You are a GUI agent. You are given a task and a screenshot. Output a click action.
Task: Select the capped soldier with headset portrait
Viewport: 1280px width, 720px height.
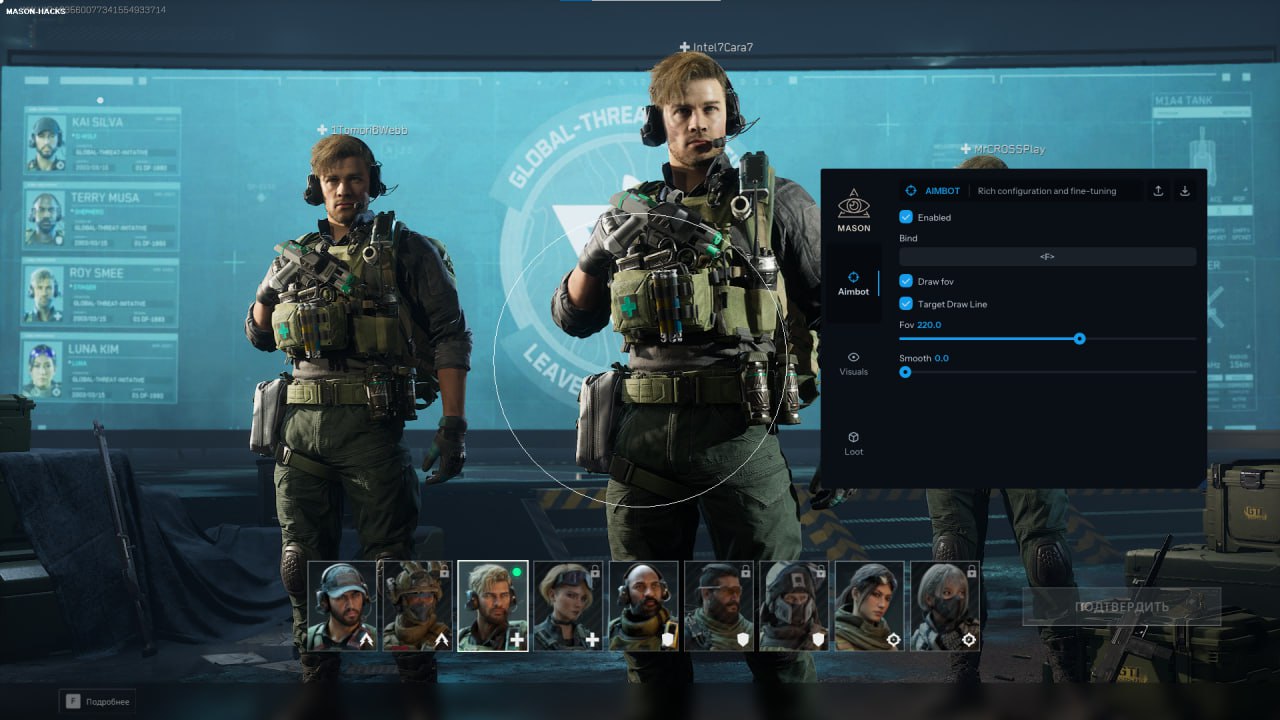[x=342, y=606]
